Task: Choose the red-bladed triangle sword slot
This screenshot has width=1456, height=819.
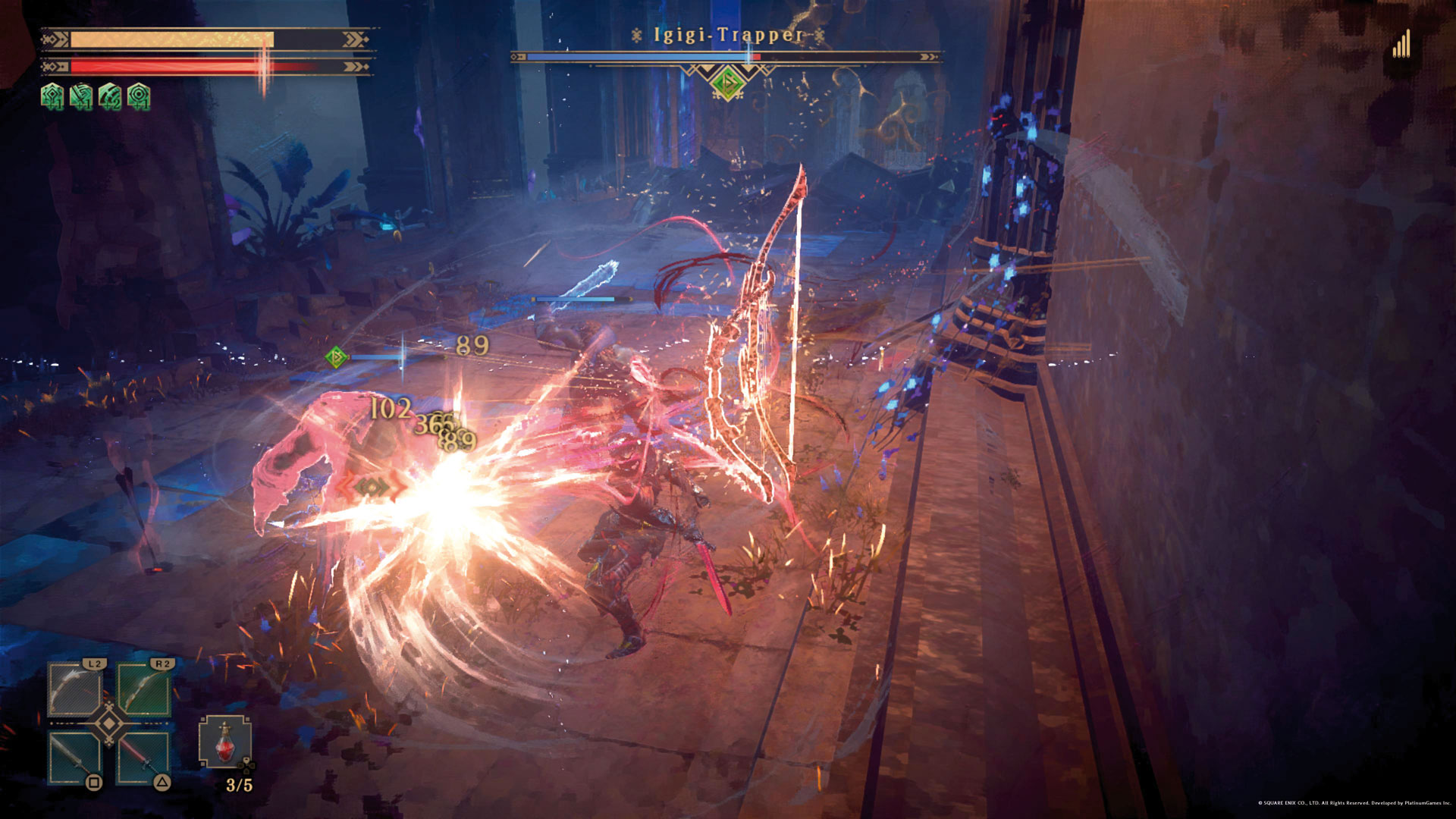Action: 144,758
